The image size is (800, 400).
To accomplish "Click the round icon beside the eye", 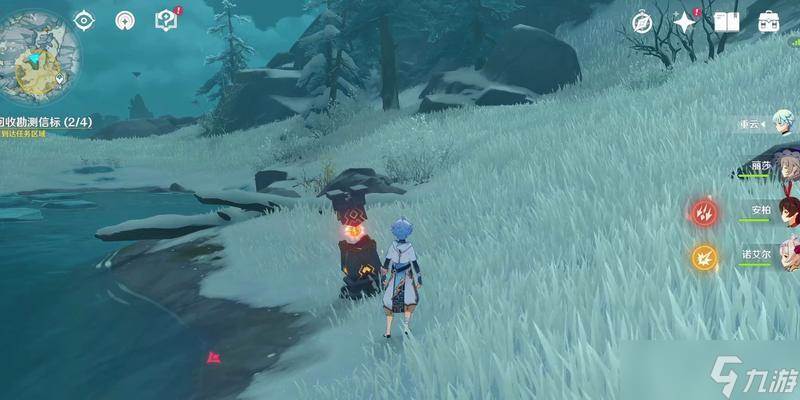I will tap(125, 20).
